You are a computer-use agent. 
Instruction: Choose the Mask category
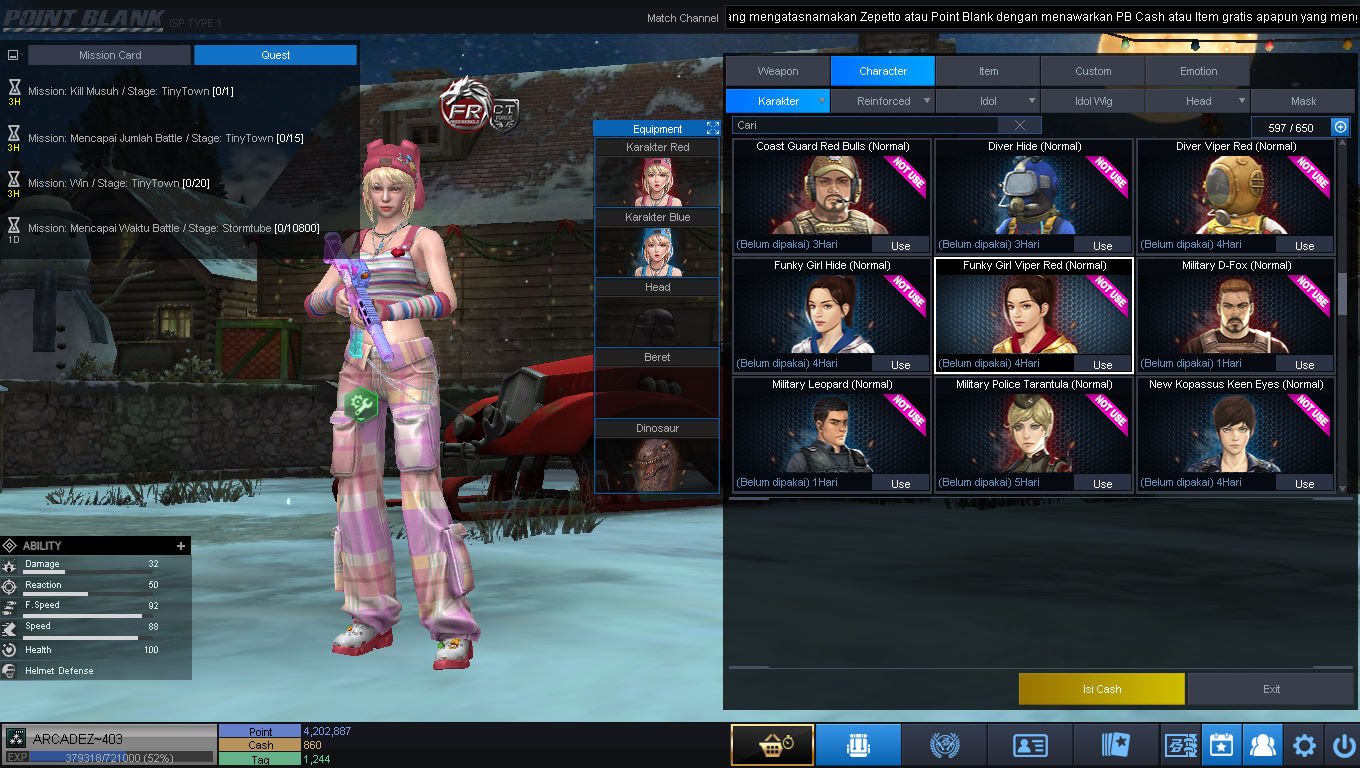pos(1303,101)
